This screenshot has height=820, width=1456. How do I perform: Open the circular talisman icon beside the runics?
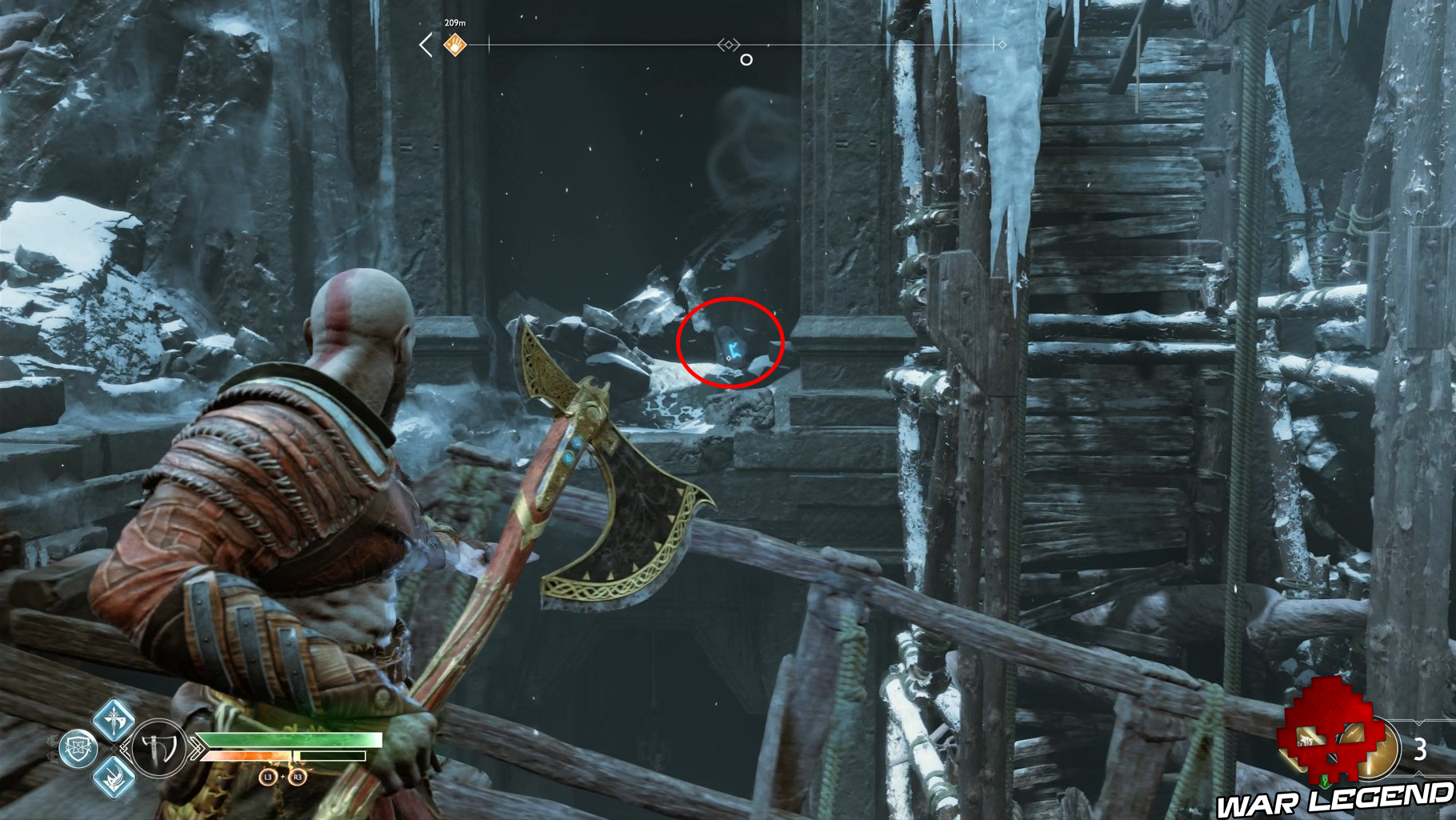tap(78, 746)
